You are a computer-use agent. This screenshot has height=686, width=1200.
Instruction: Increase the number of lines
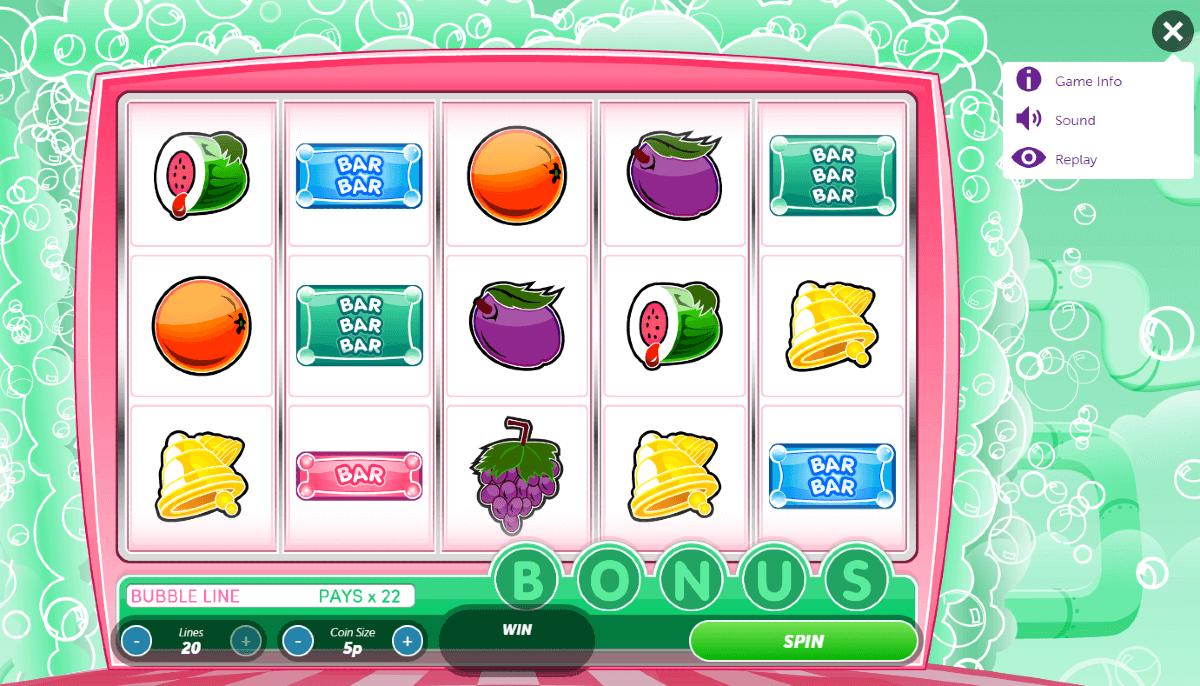(246, 640)
